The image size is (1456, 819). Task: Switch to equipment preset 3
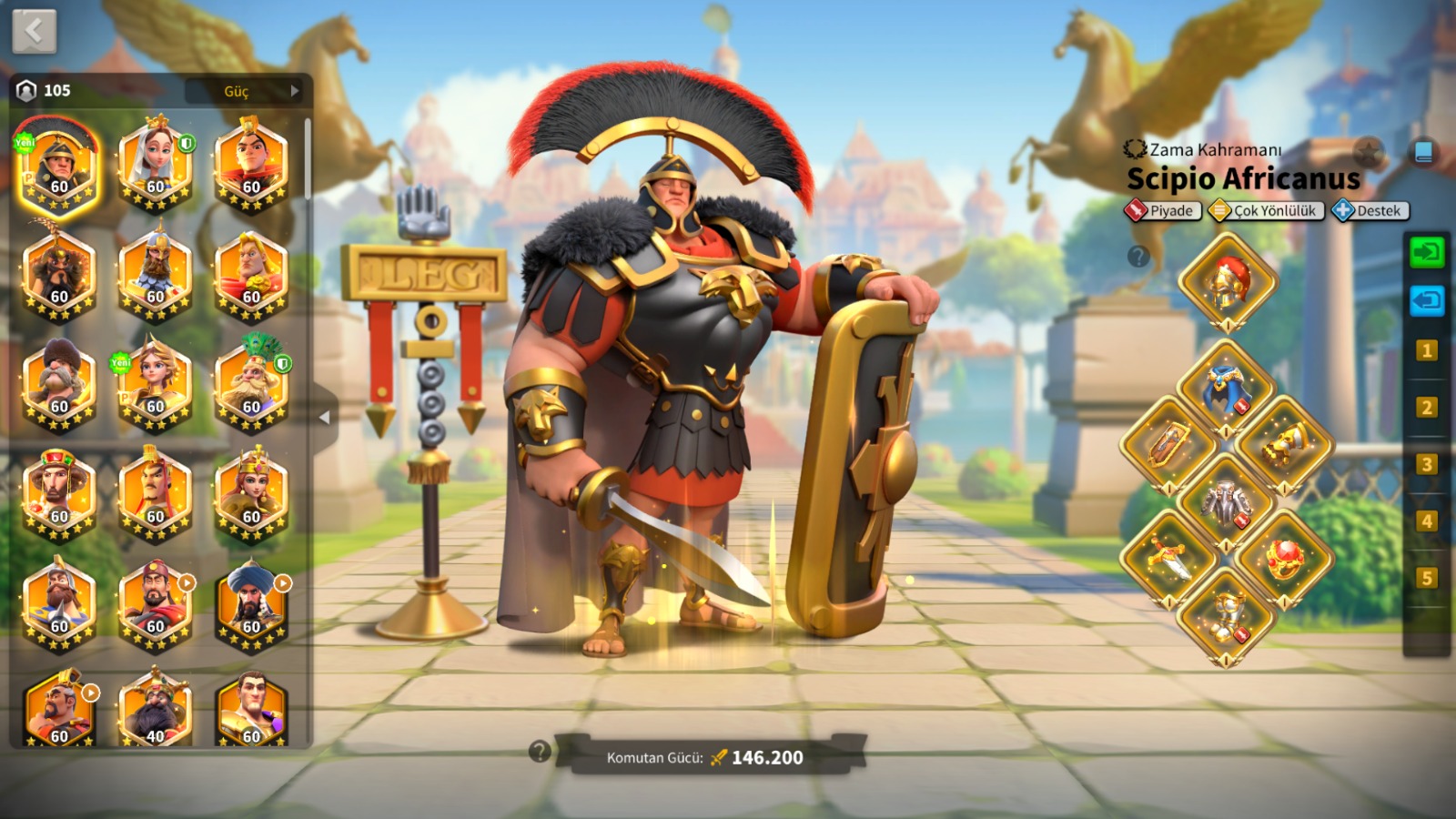click(x=1426, y=464)
